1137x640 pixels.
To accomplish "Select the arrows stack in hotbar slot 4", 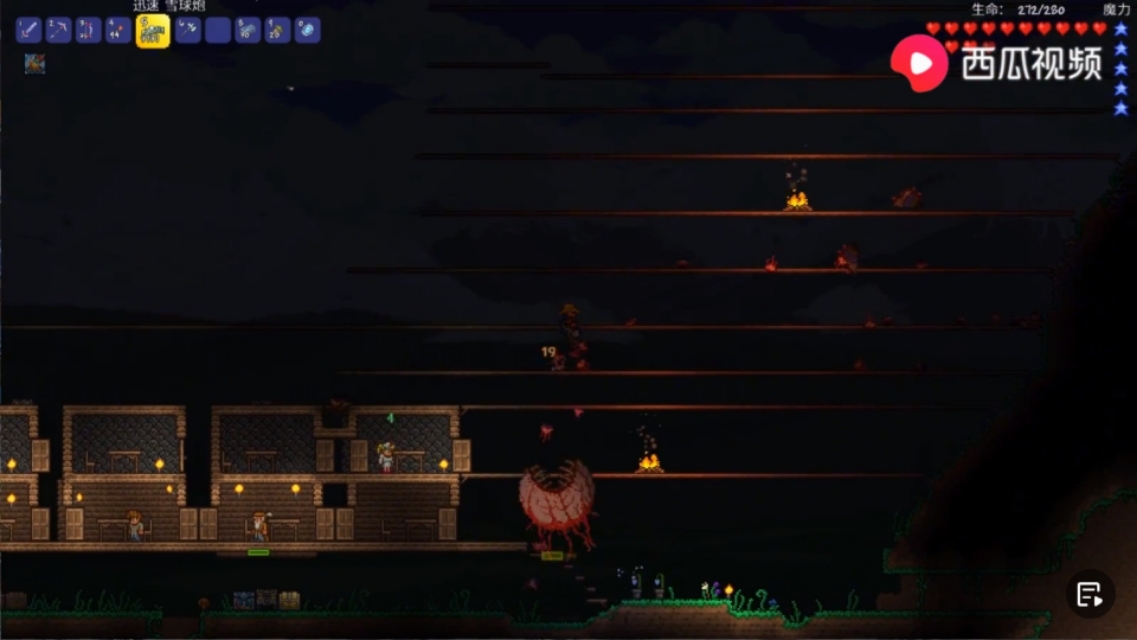I will point(119,30).
